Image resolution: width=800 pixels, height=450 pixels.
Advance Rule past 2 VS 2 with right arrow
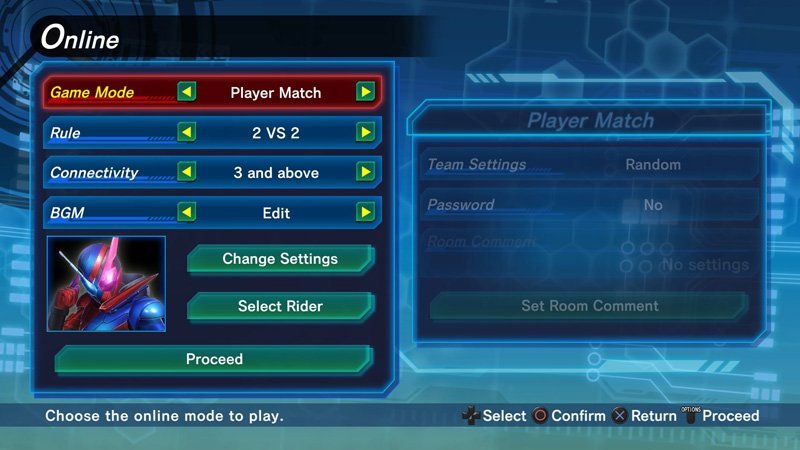tap(366, 133)
